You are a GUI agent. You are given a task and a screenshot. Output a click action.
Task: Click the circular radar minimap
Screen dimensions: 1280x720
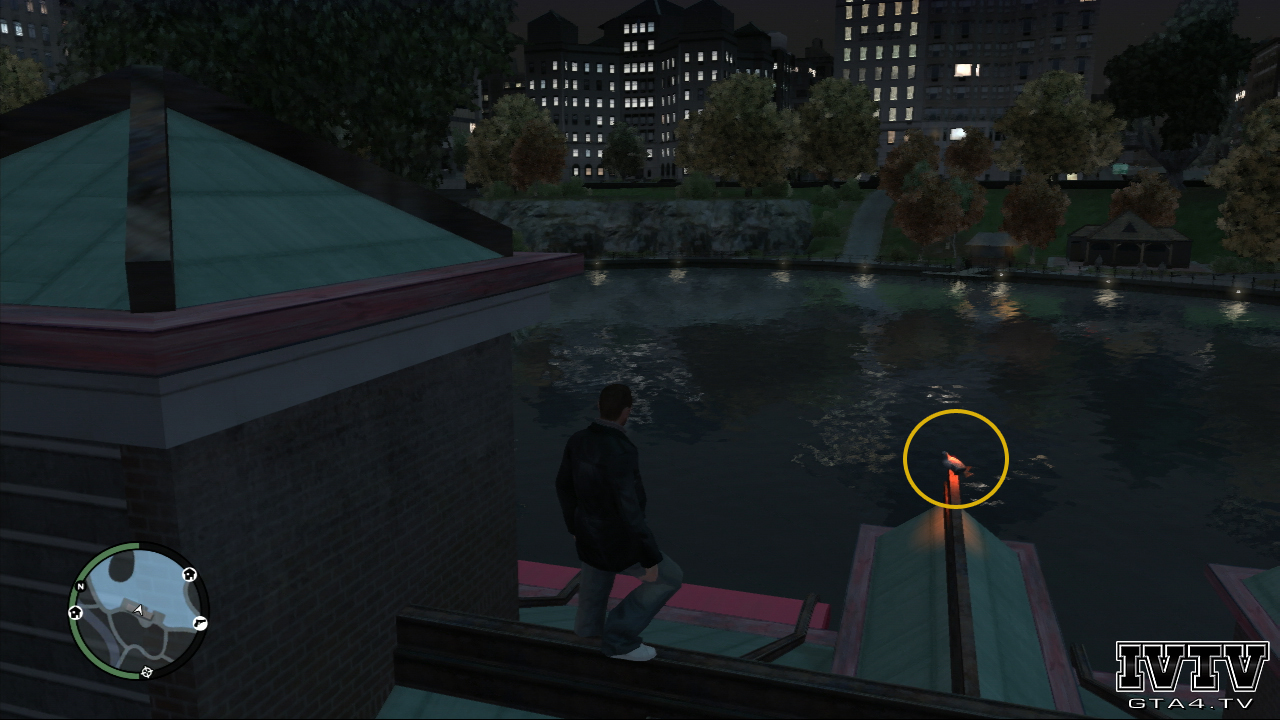138,611
